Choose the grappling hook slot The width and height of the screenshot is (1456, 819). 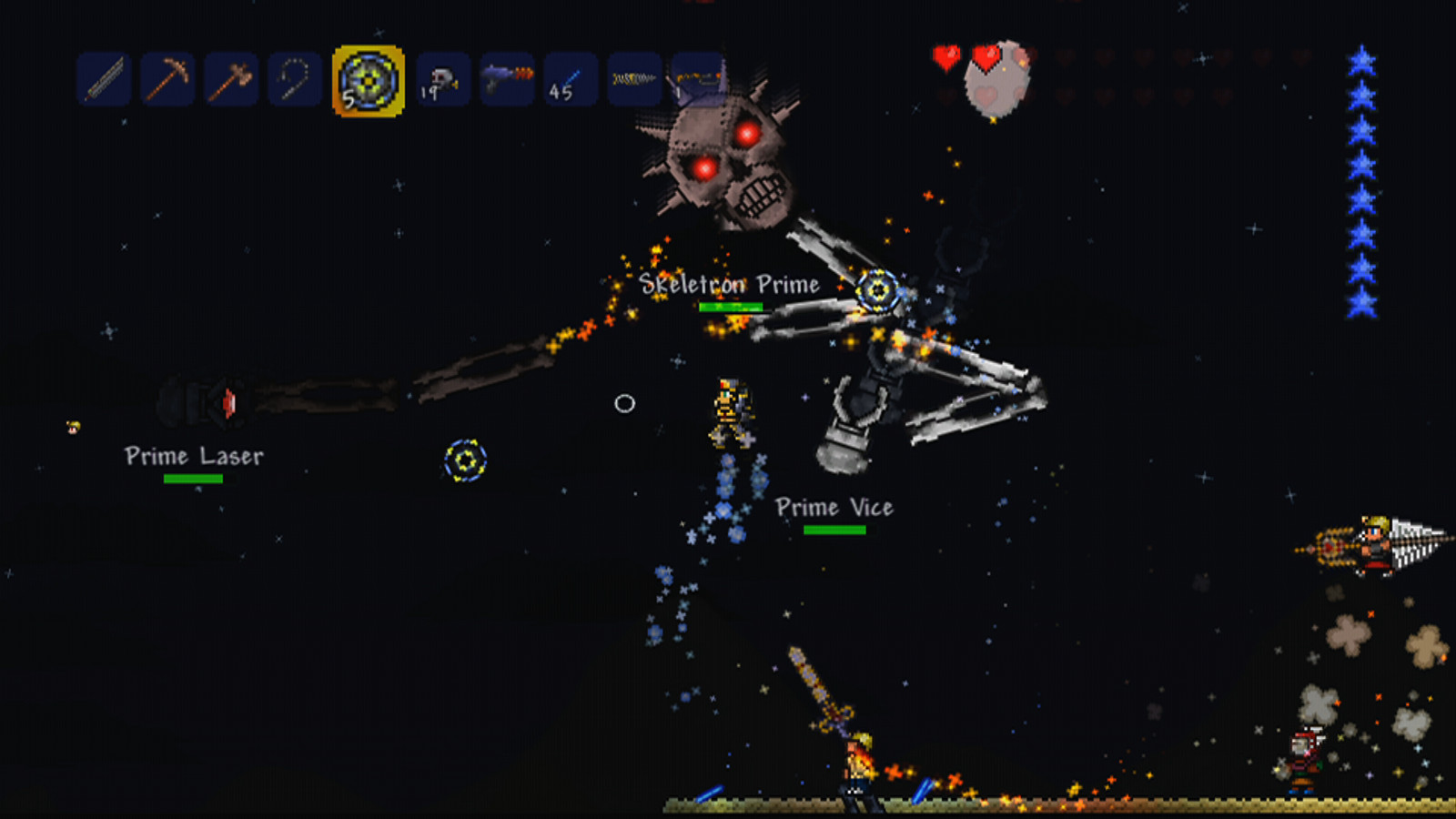(295, 80)
